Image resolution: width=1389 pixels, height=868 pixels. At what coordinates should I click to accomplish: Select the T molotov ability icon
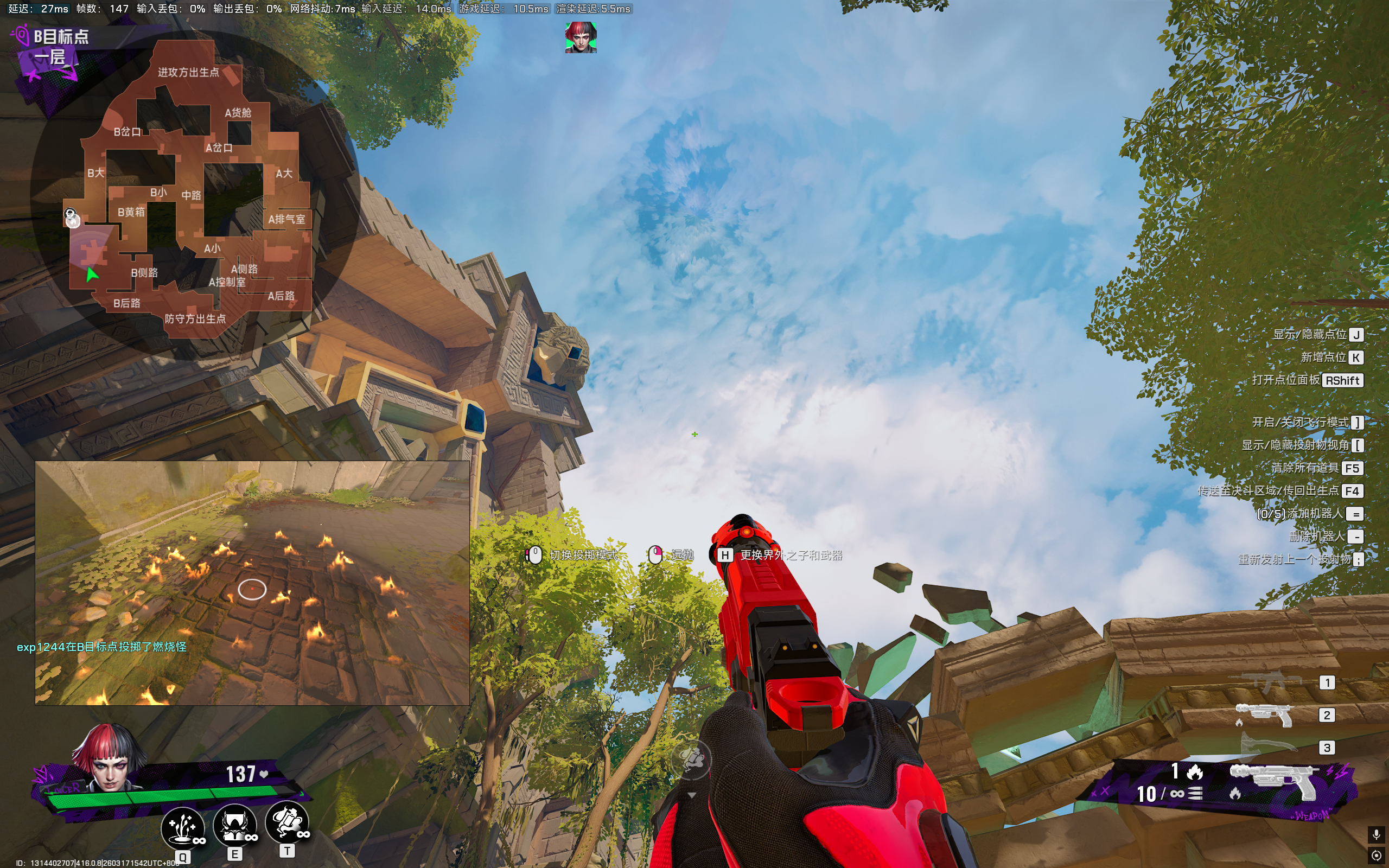pos(287,822)
